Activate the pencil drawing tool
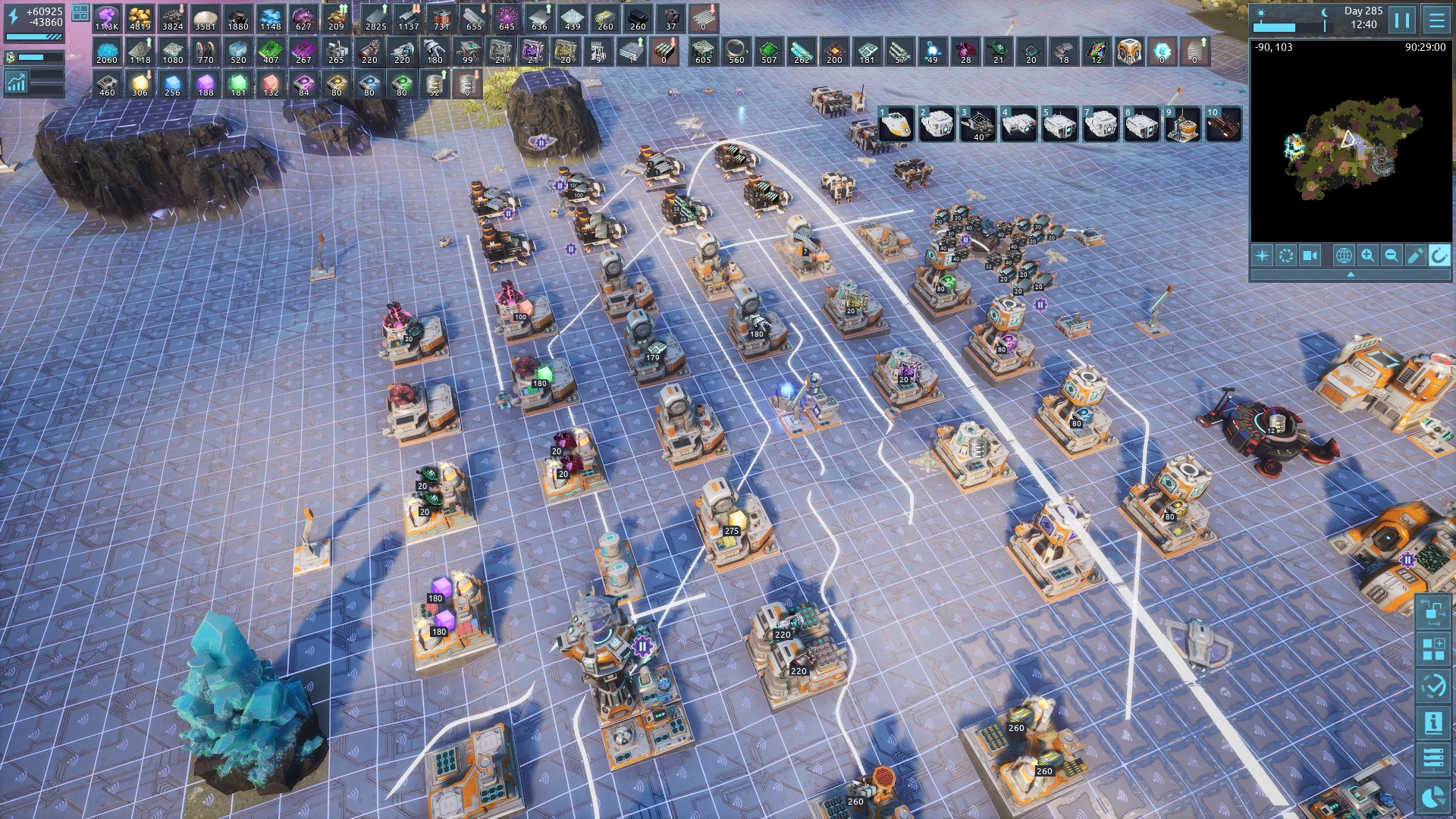Image resolution: width=1456 pixels, height=819 pixels. [x=1415, y=256]
